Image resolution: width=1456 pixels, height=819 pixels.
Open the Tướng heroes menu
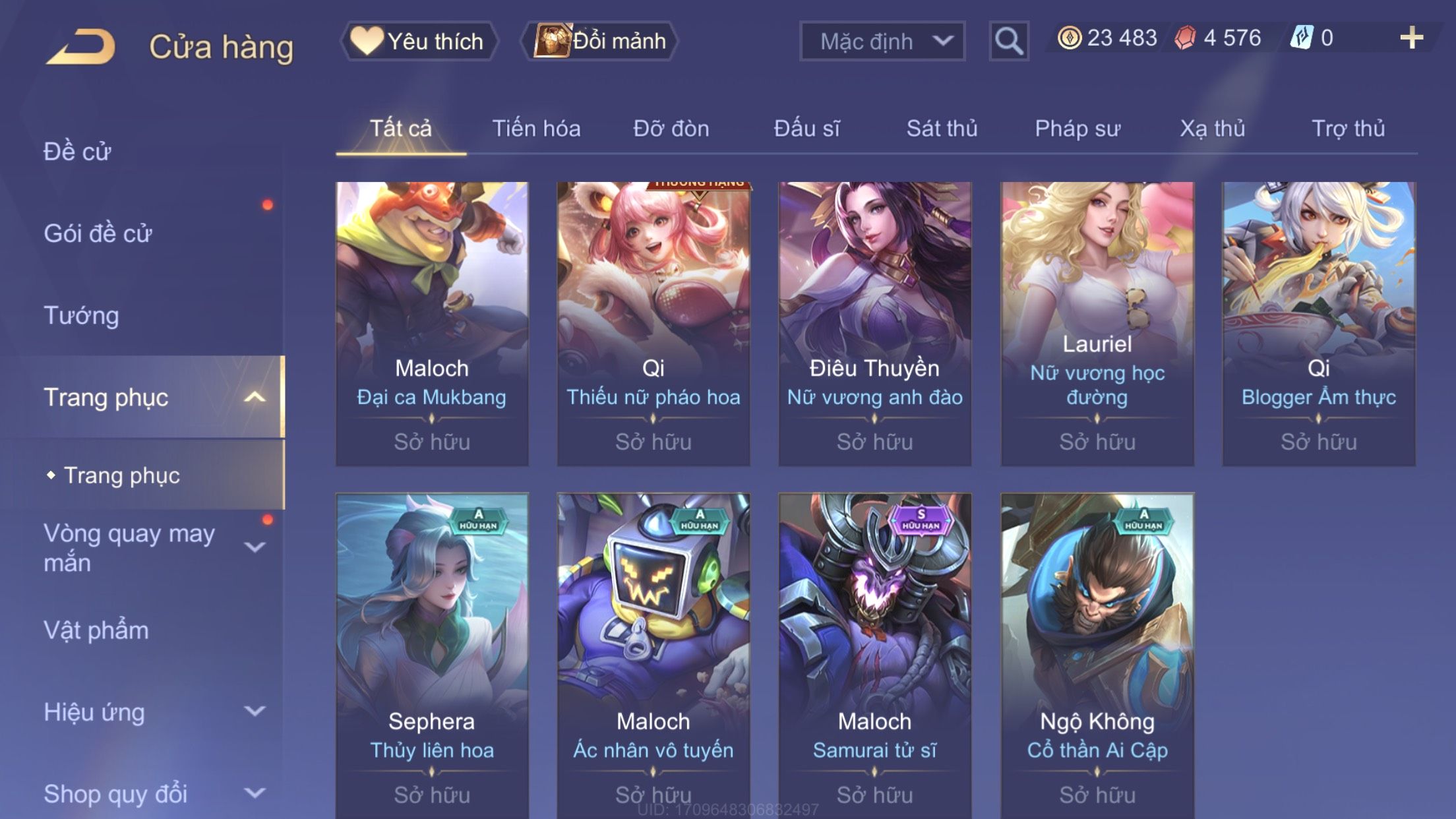coord(81,315)
